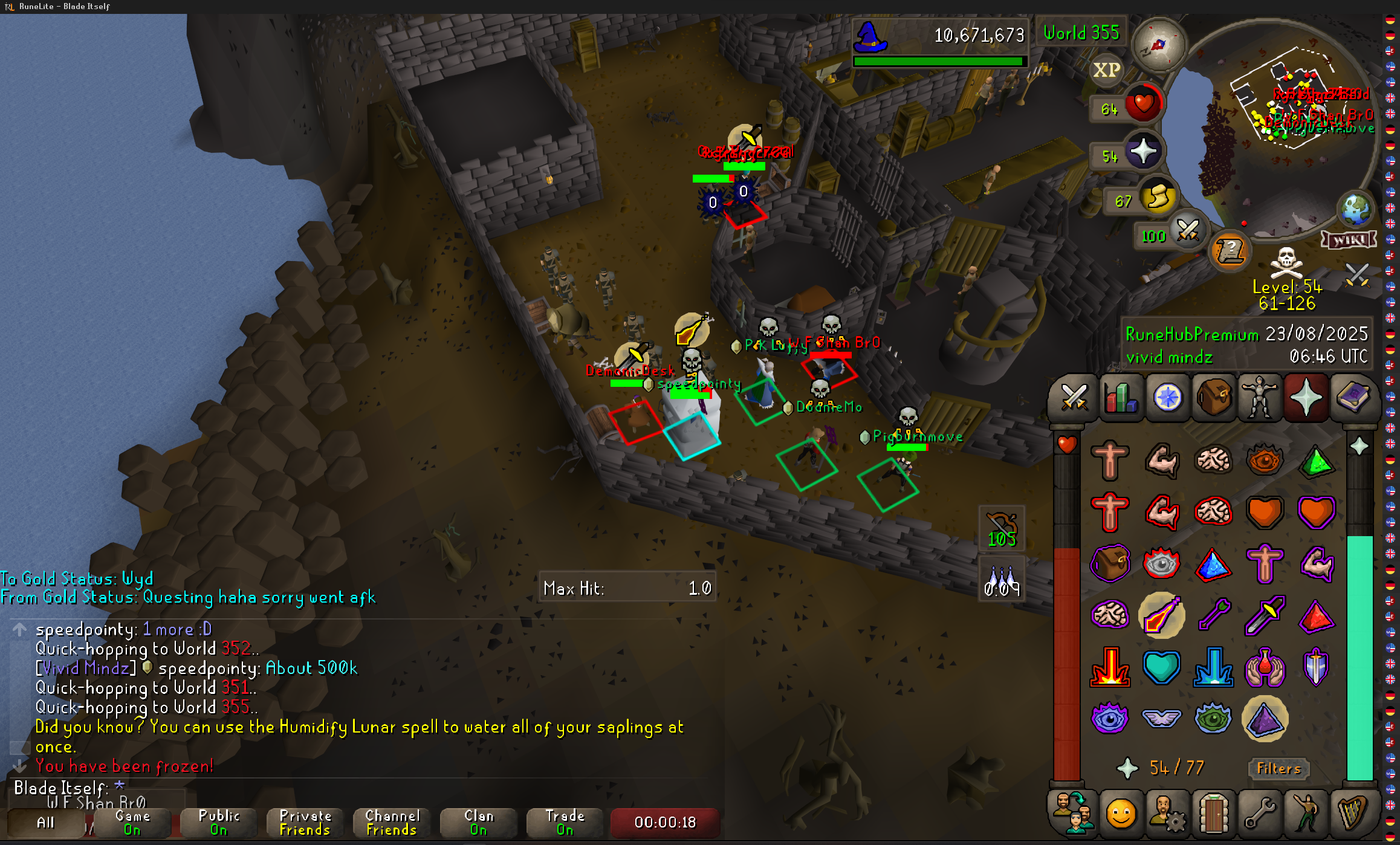Screen dimensions: 1400x845
Task: Click the special attack orb
Action: pyautogui.click(x=1187, y=230)
